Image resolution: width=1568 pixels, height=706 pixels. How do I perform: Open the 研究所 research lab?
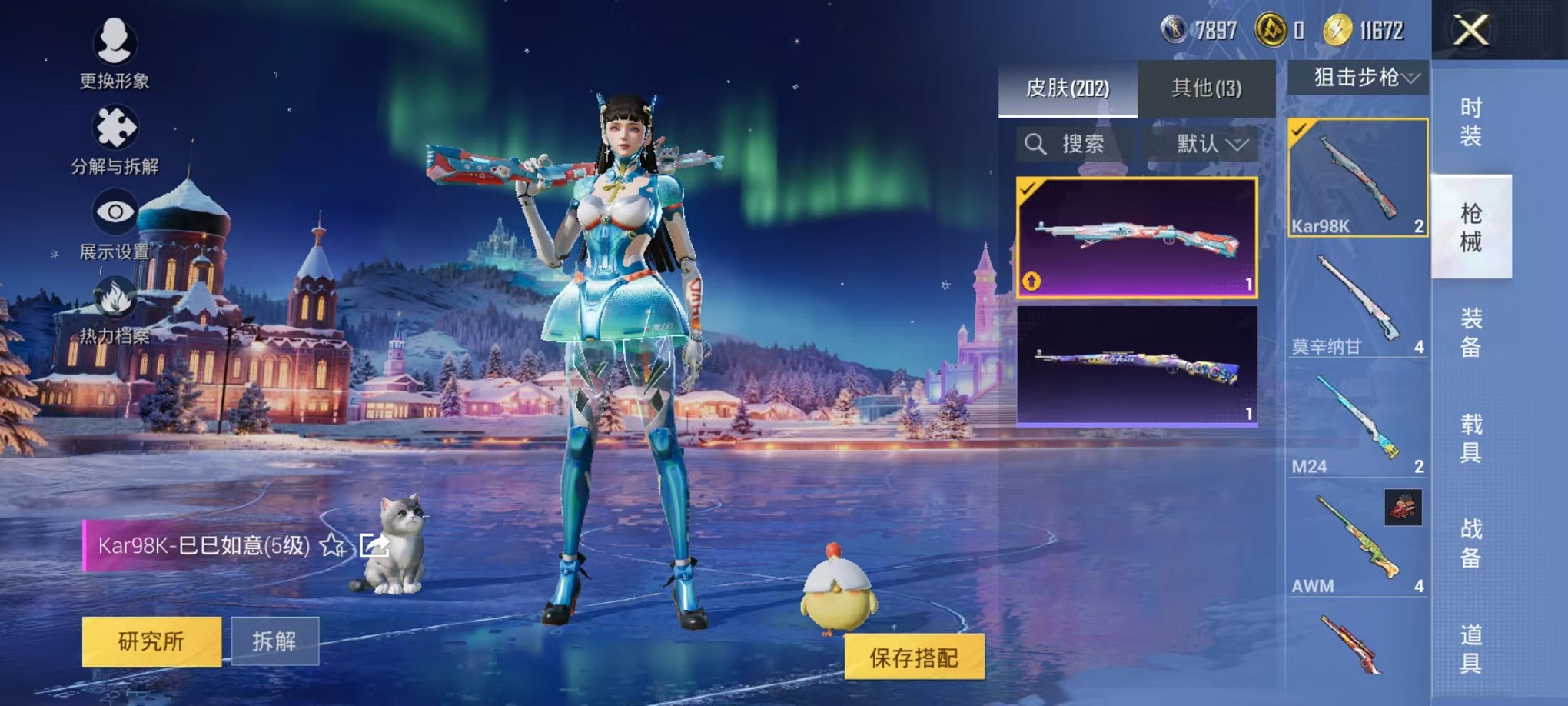click(151, 641)
